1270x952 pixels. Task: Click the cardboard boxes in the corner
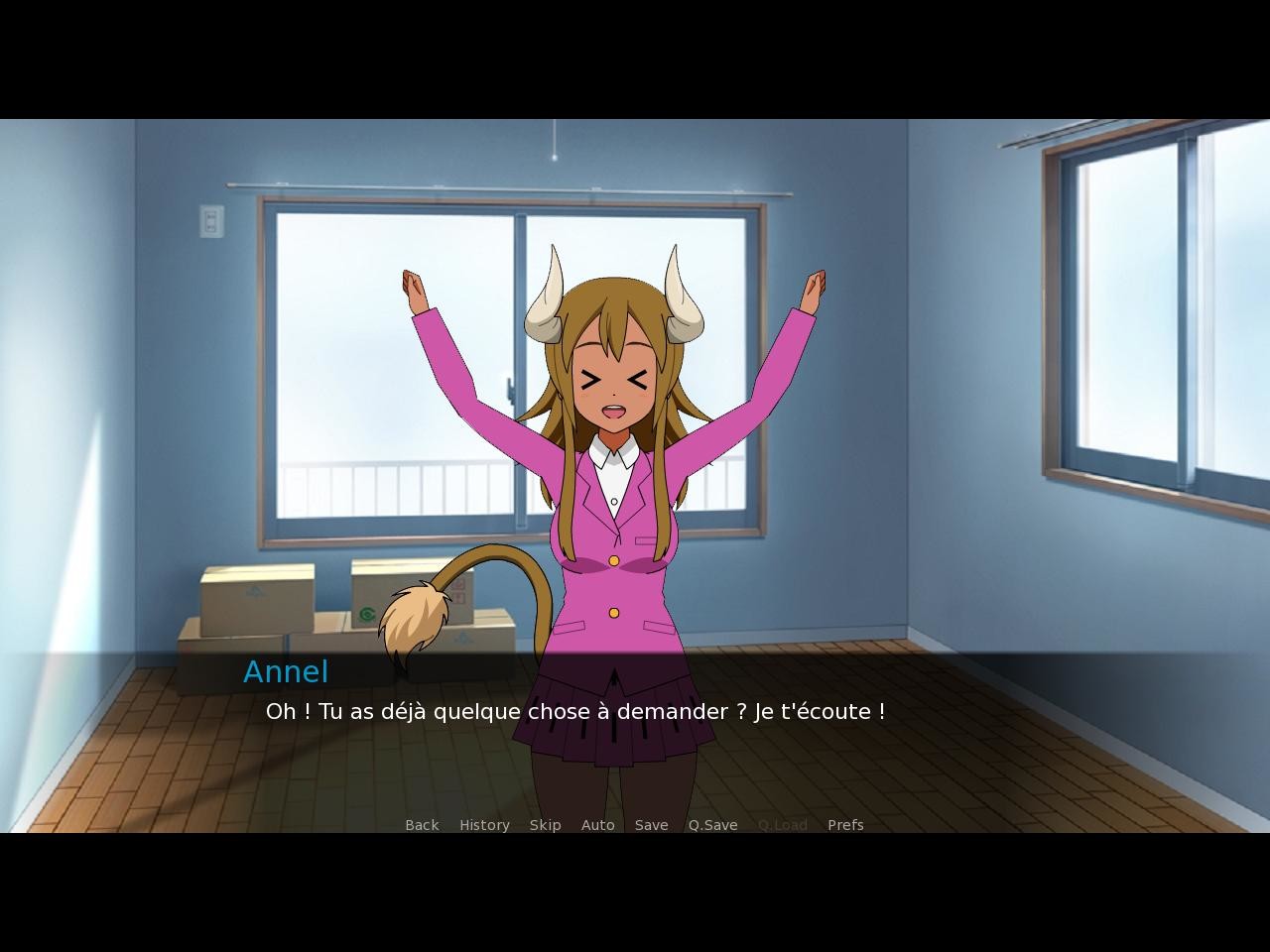(258, 595)
